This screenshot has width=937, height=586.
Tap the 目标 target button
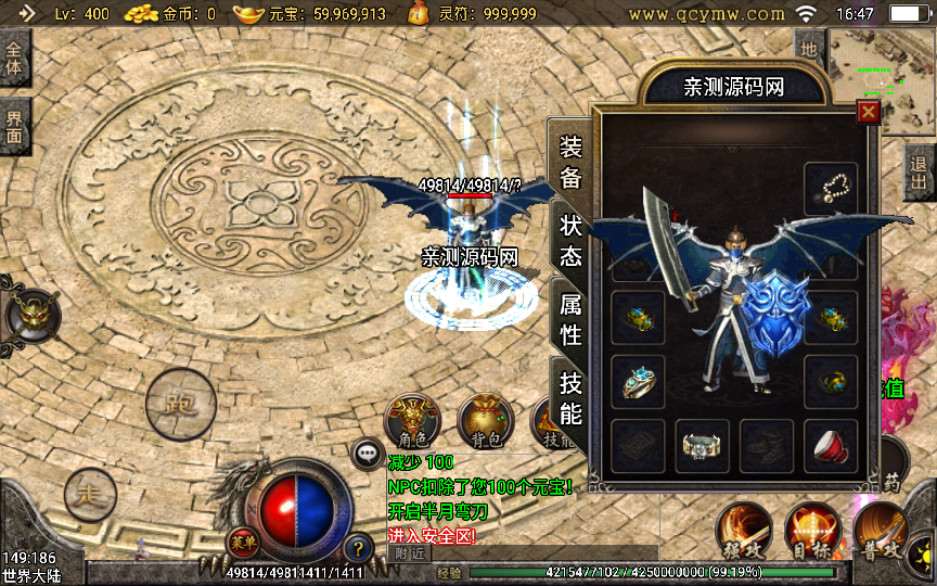click(x=812, y=531)
